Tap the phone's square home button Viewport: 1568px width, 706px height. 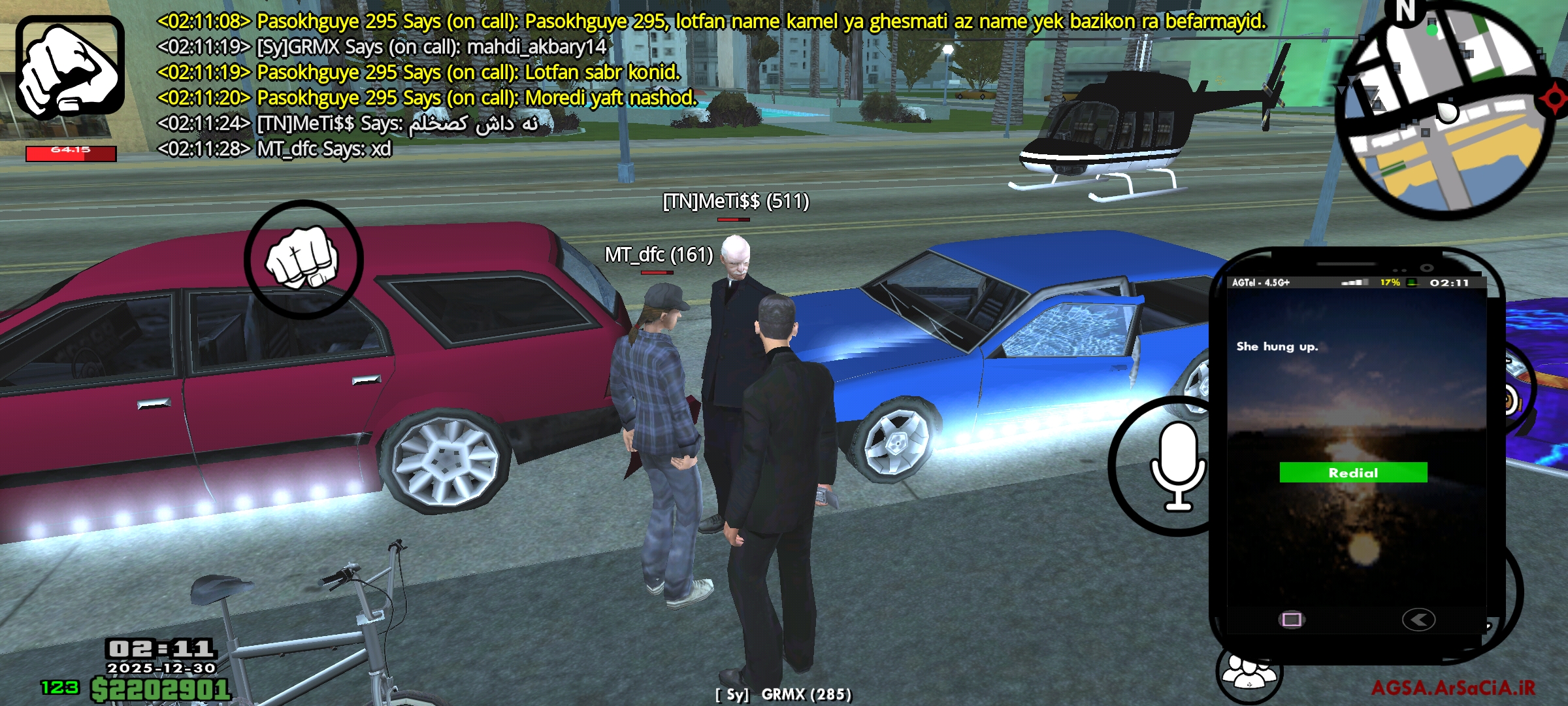pos(1292,619)
